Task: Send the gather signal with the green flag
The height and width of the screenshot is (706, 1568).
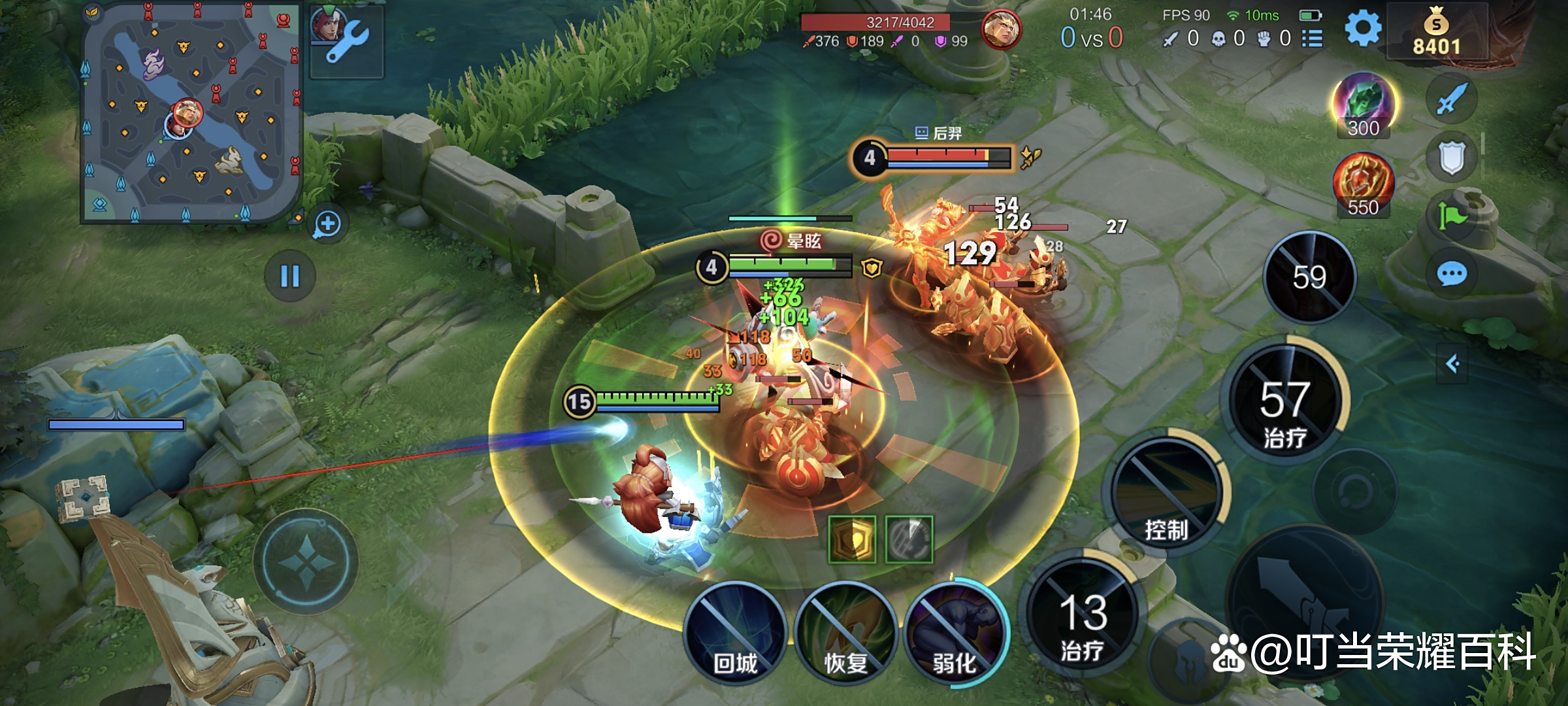Action: click(1452, 215)
